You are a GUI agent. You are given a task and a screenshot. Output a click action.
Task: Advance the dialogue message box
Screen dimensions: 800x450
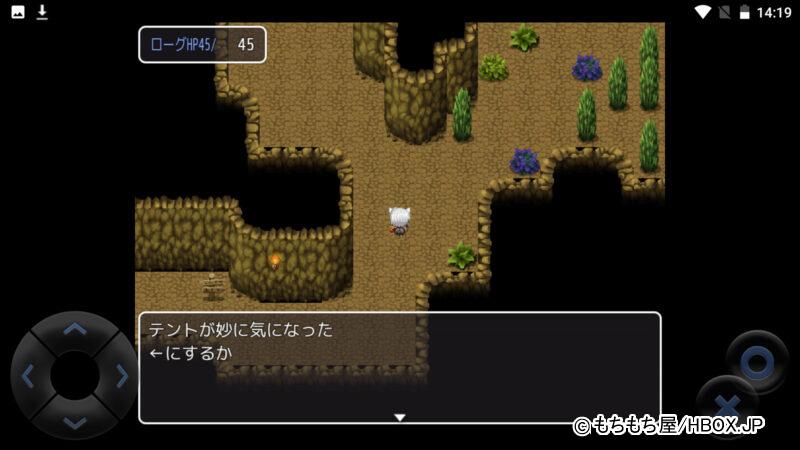click(399, 367)
